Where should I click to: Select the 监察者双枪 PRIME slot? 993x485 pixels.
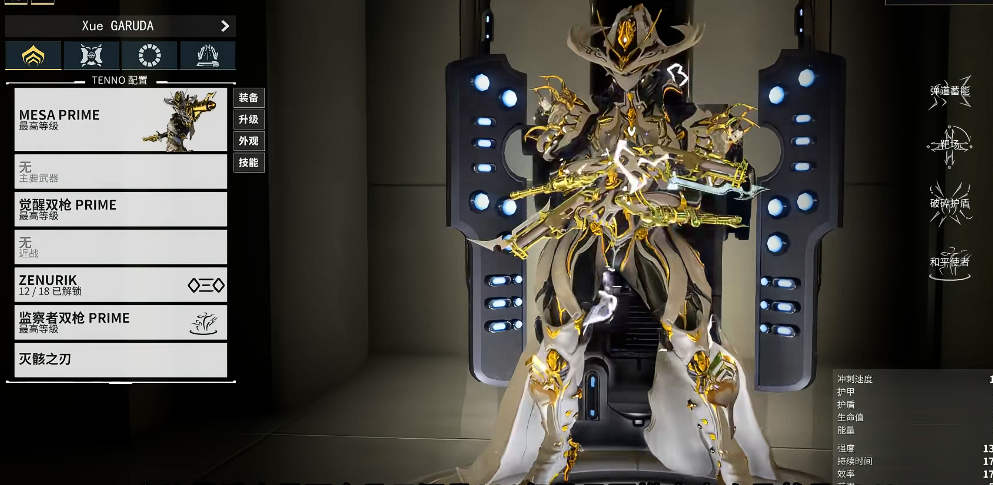tap(121, 322)
